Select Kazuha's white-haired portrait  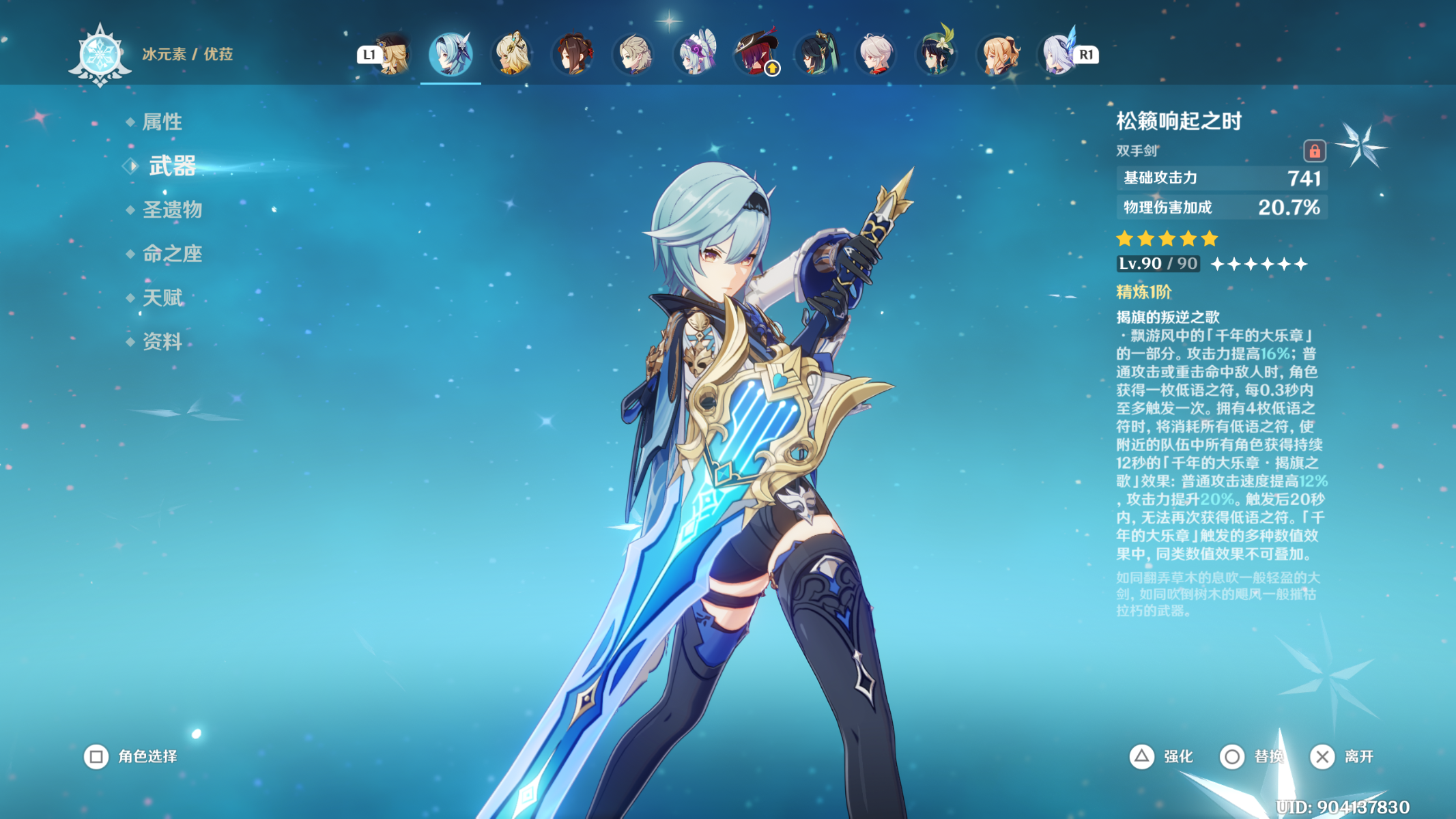pyautogui.click(x=876, y=54)
